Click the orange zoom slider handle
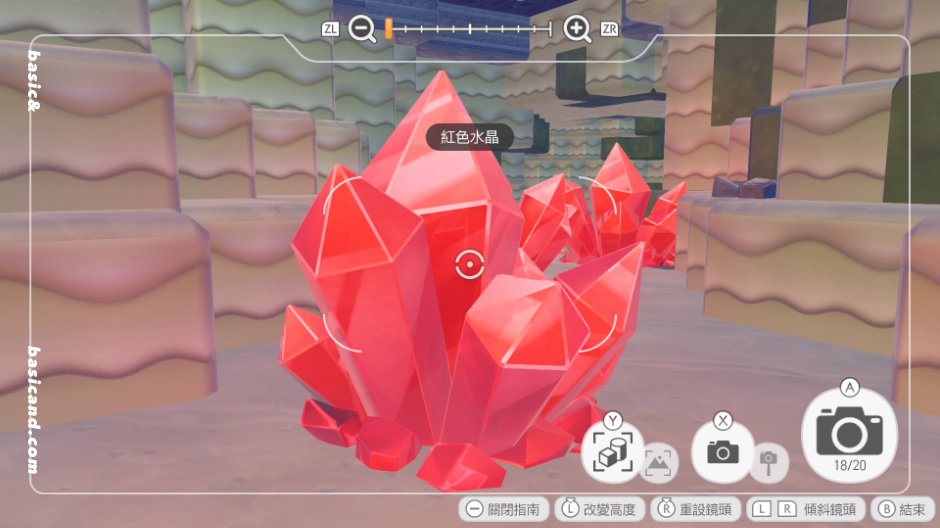940x528 pixels. [x=388, y=29]
